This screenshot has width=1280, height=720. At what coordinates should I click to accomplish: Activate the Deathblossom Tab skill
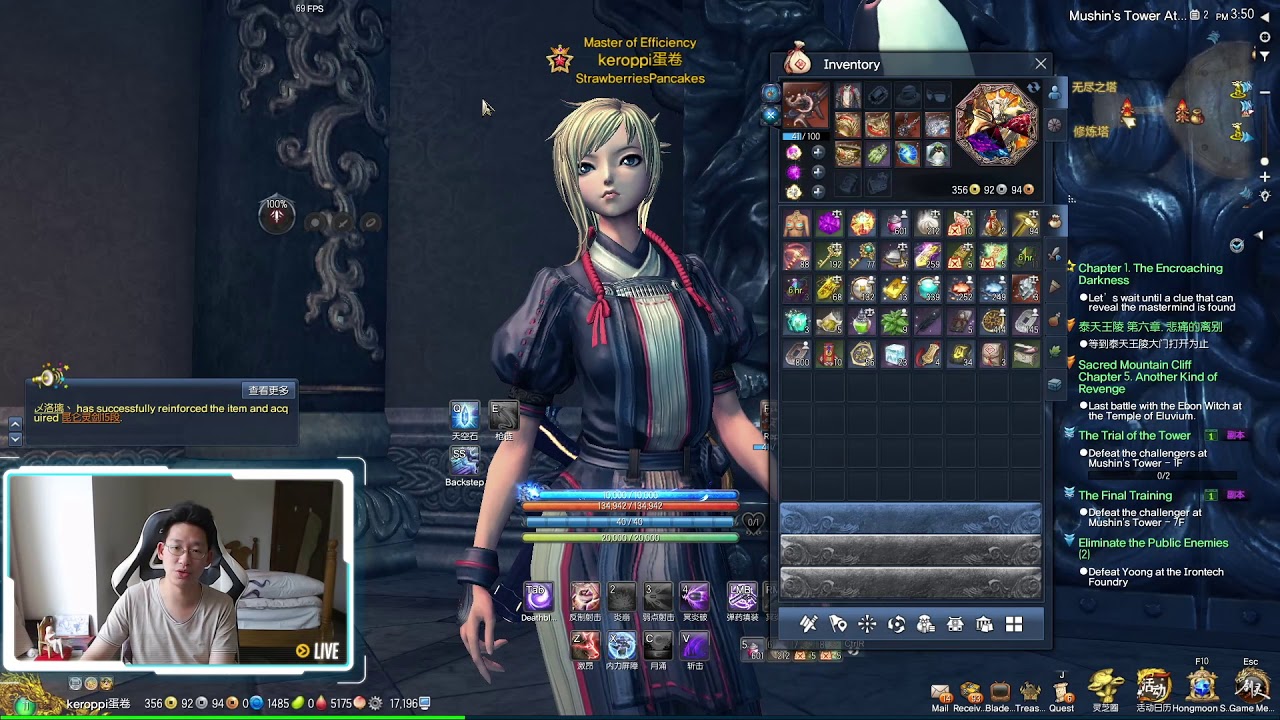point(538,597)
